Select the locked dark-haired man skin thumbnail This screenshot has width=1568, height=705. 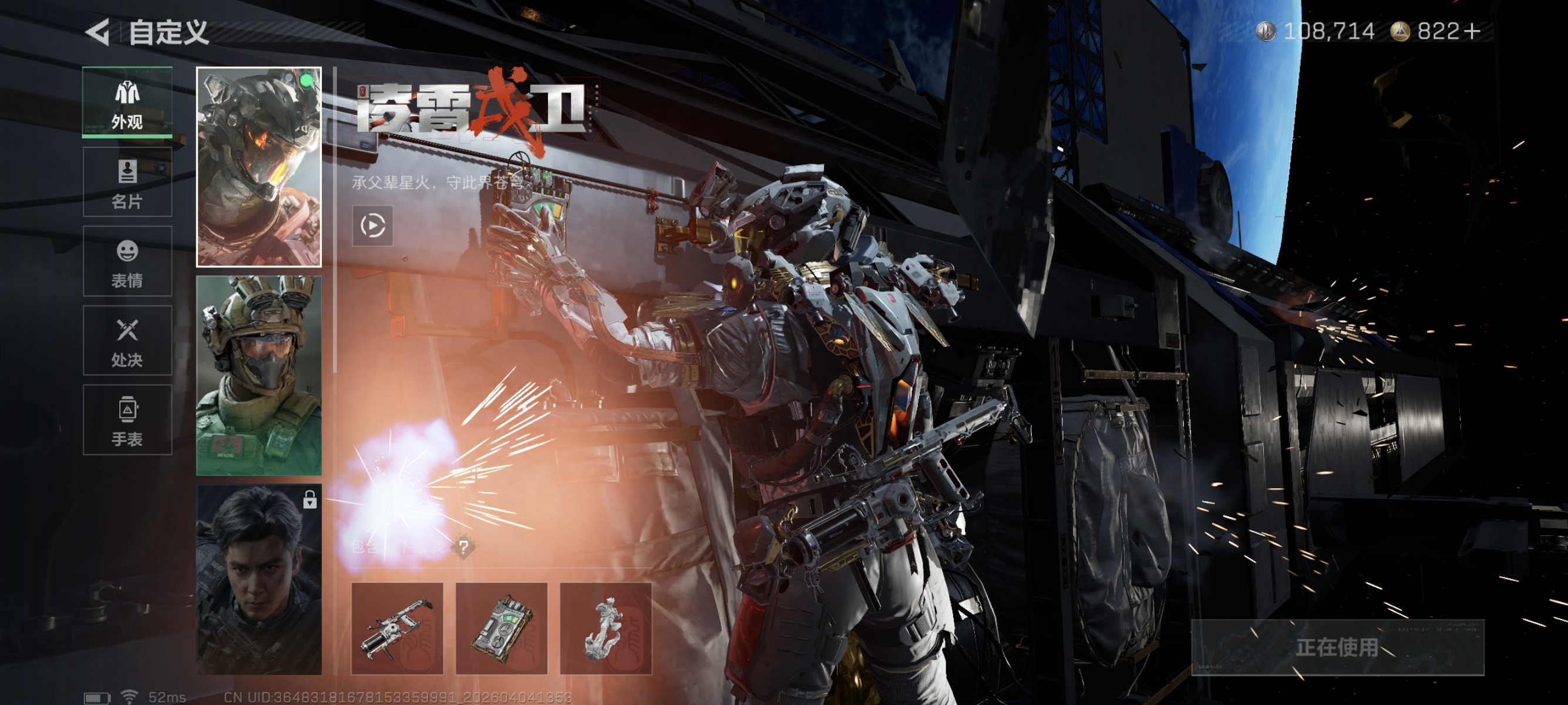click(259, 579)
